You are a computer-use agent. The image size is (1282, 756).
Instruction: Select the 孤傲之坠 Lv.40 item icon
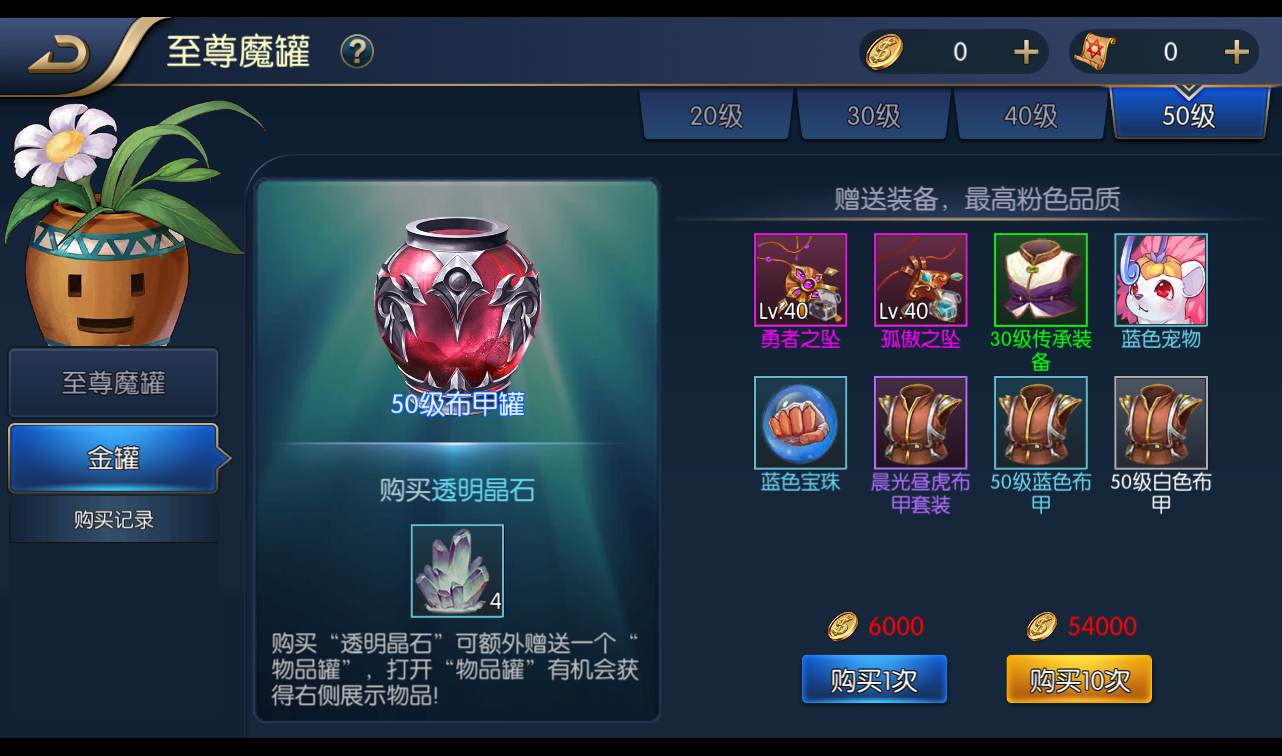(x=920, y=278)
